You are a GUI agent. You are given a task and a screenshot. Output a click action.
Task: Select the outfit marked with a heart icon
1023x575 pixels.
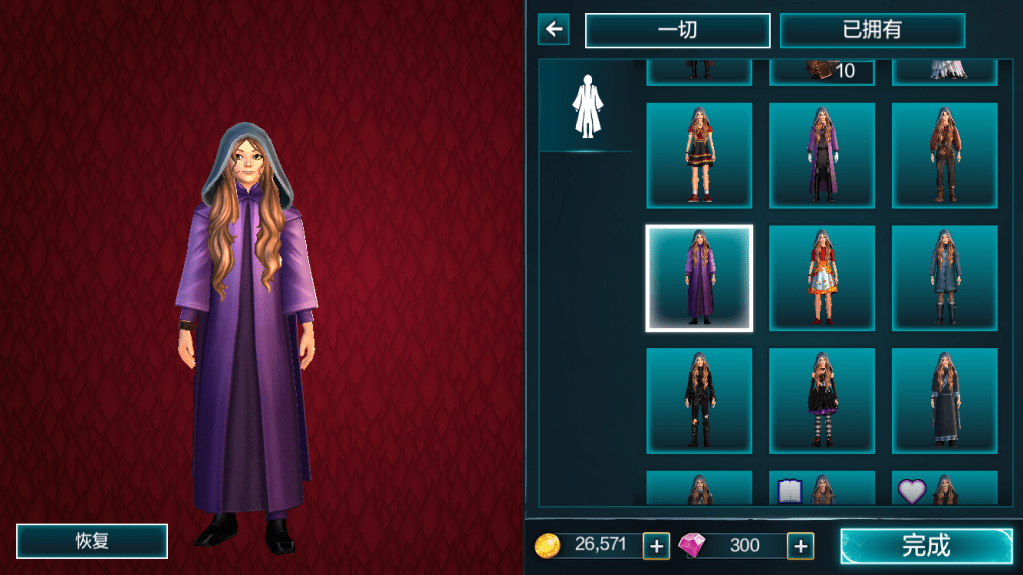944,489
